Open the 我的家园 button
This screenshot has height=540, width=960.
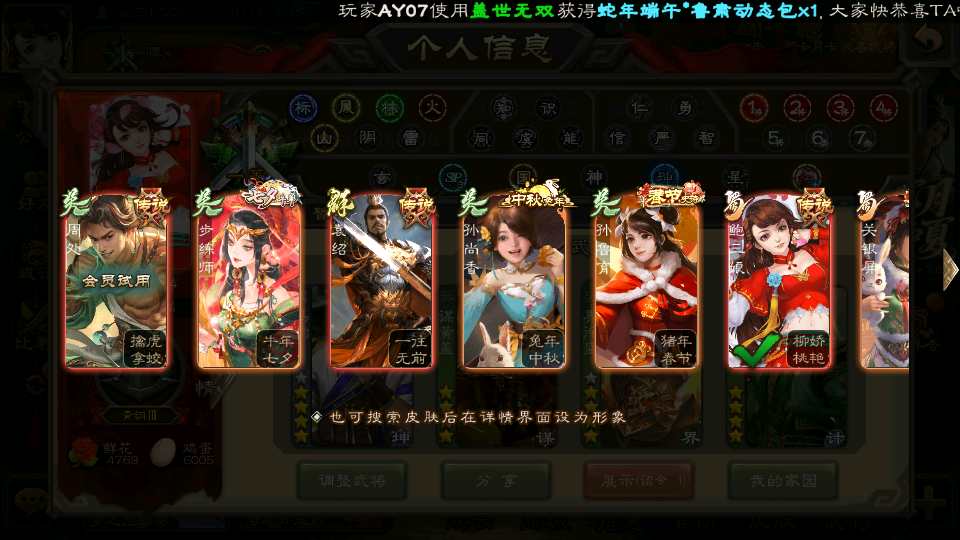click(x=782, y=480)
